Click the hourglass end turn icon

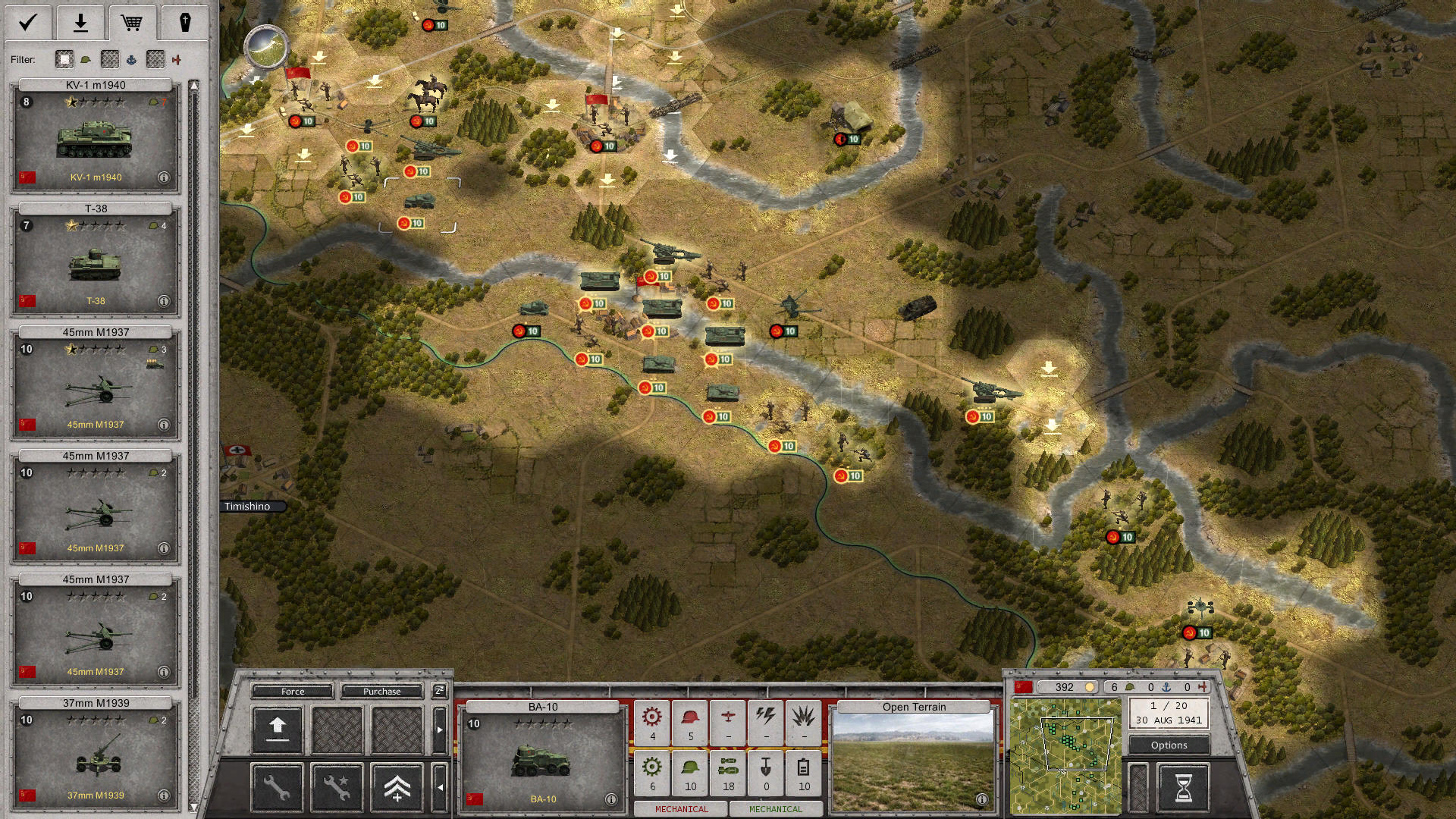coord(1183,789)
